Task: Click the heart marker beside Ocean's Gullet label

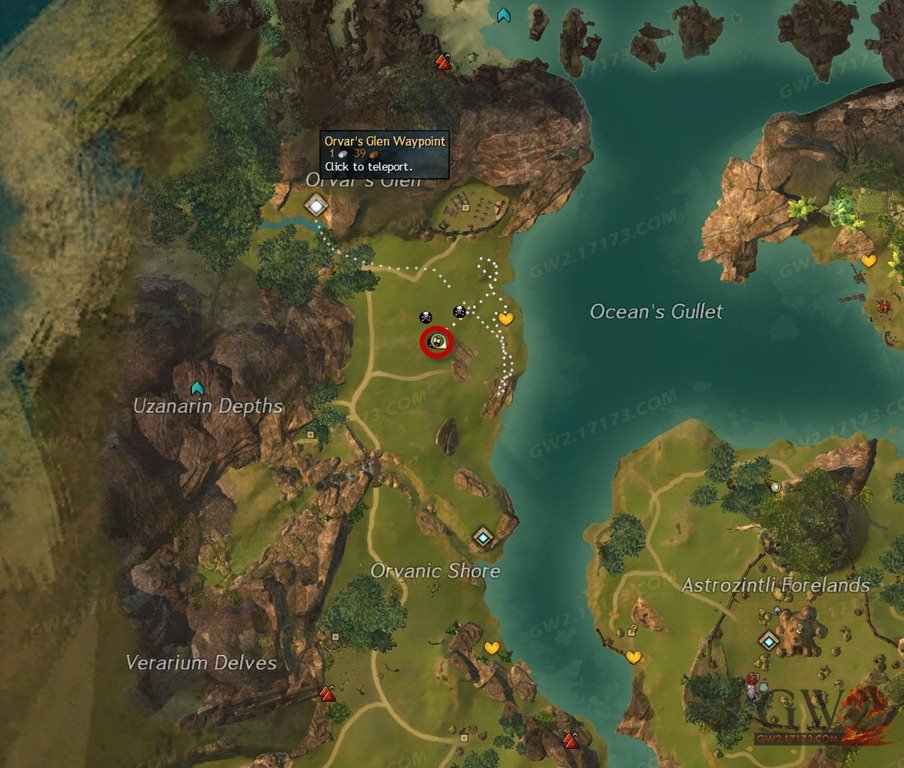Action: point(506,319)
